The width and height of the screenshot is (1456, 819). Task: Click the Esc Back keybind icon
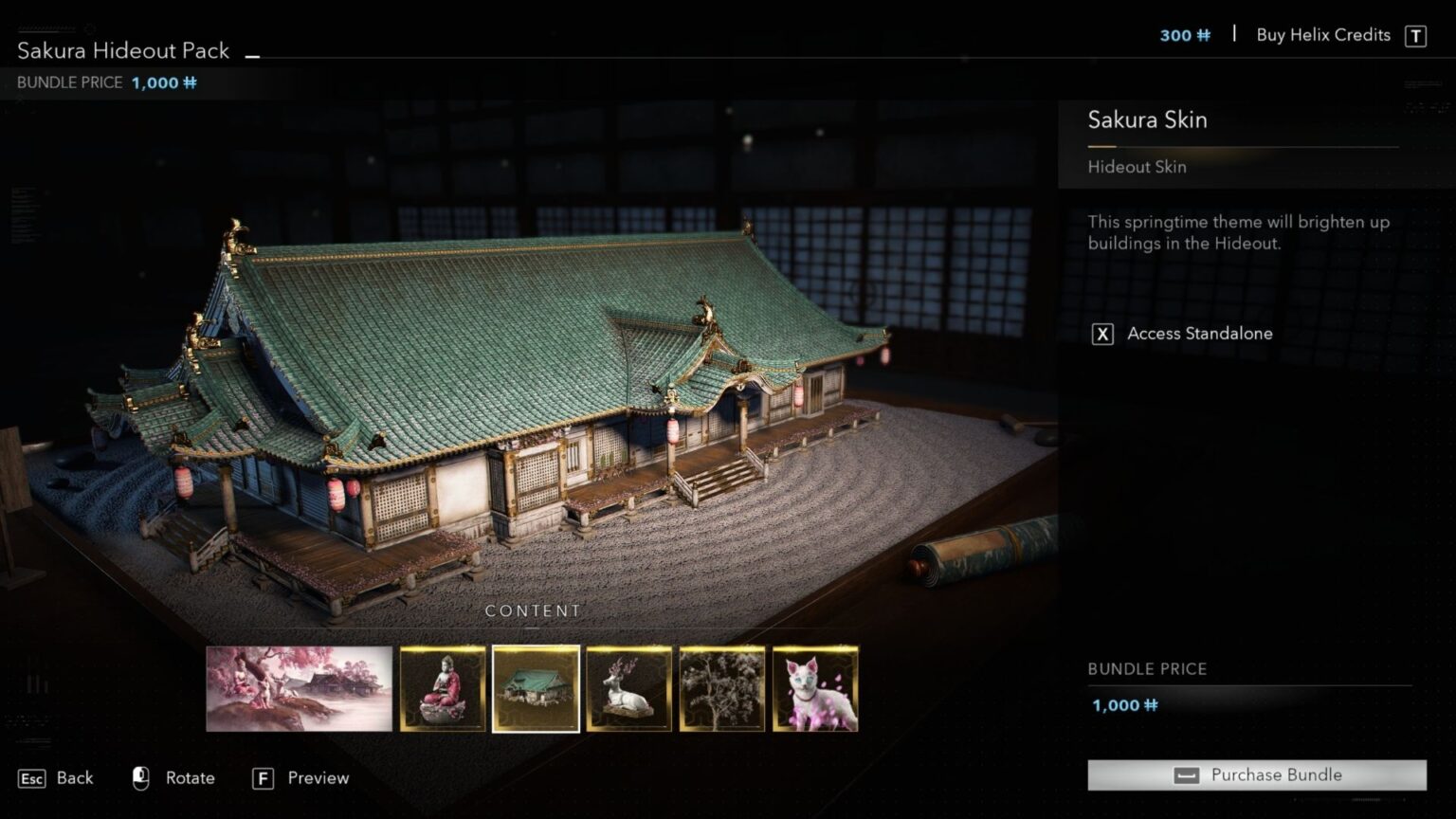pyautogui.click(x=31, y=778)
